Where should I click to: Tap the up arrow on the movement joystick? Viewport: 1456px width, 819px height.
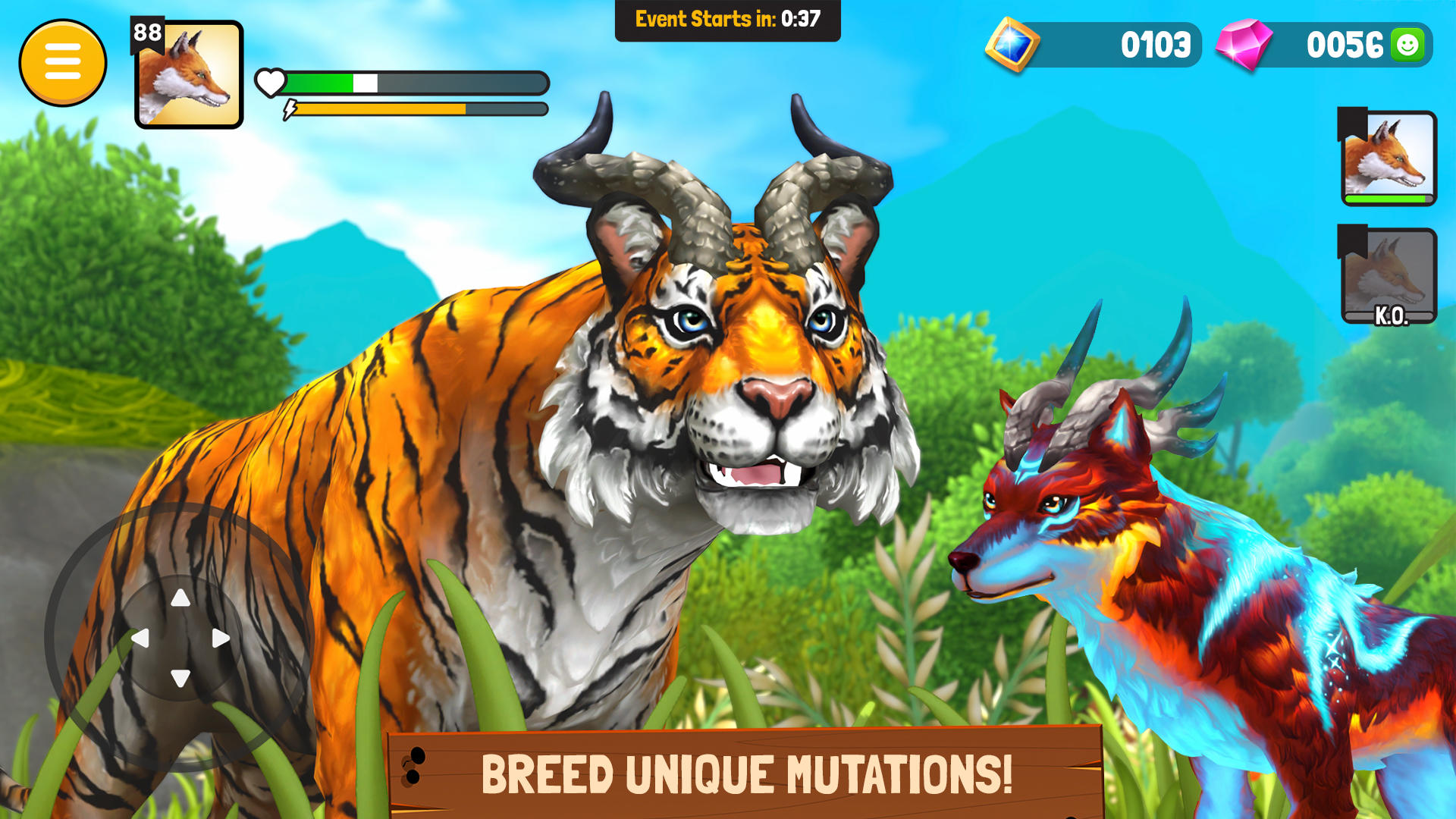click(180, 599)
